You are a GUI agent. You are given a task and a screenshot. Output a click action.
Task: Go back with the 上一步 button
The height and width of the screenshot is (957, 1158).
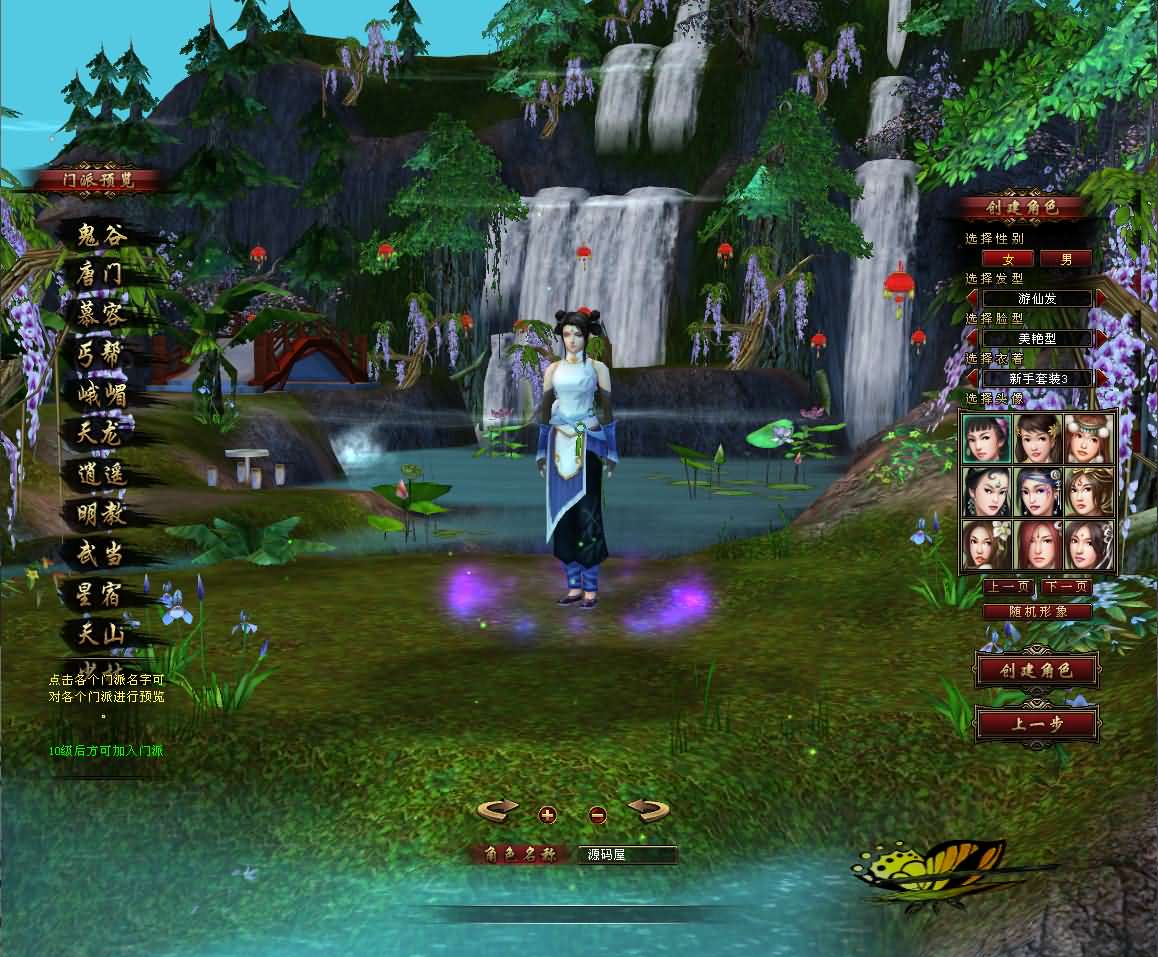pyautogui.click(x=1036, y=725)
